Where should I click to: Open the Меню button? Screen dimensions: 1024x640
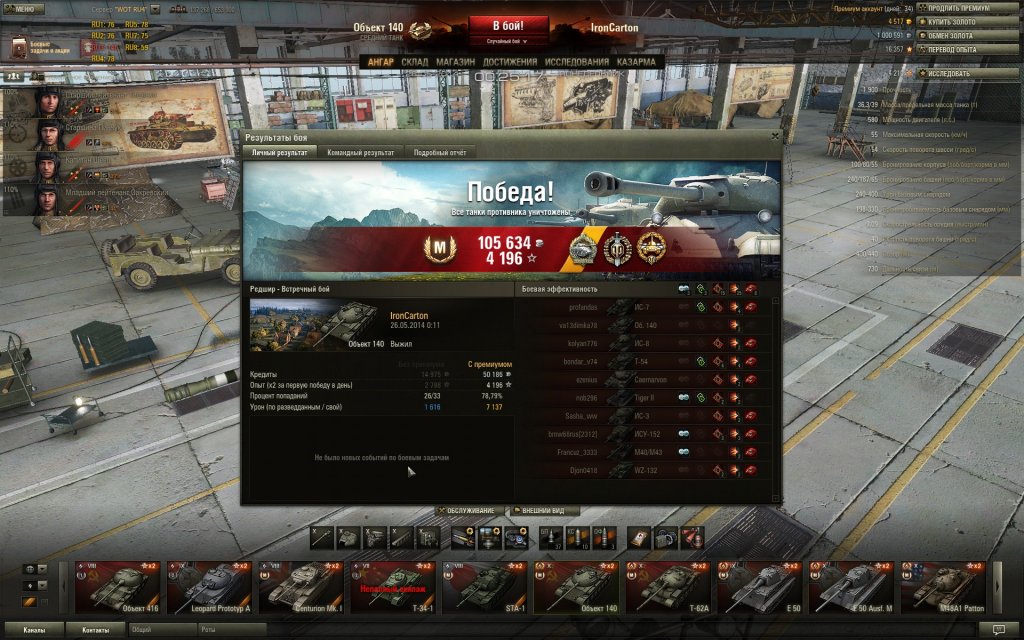click(x=22, y=7)
